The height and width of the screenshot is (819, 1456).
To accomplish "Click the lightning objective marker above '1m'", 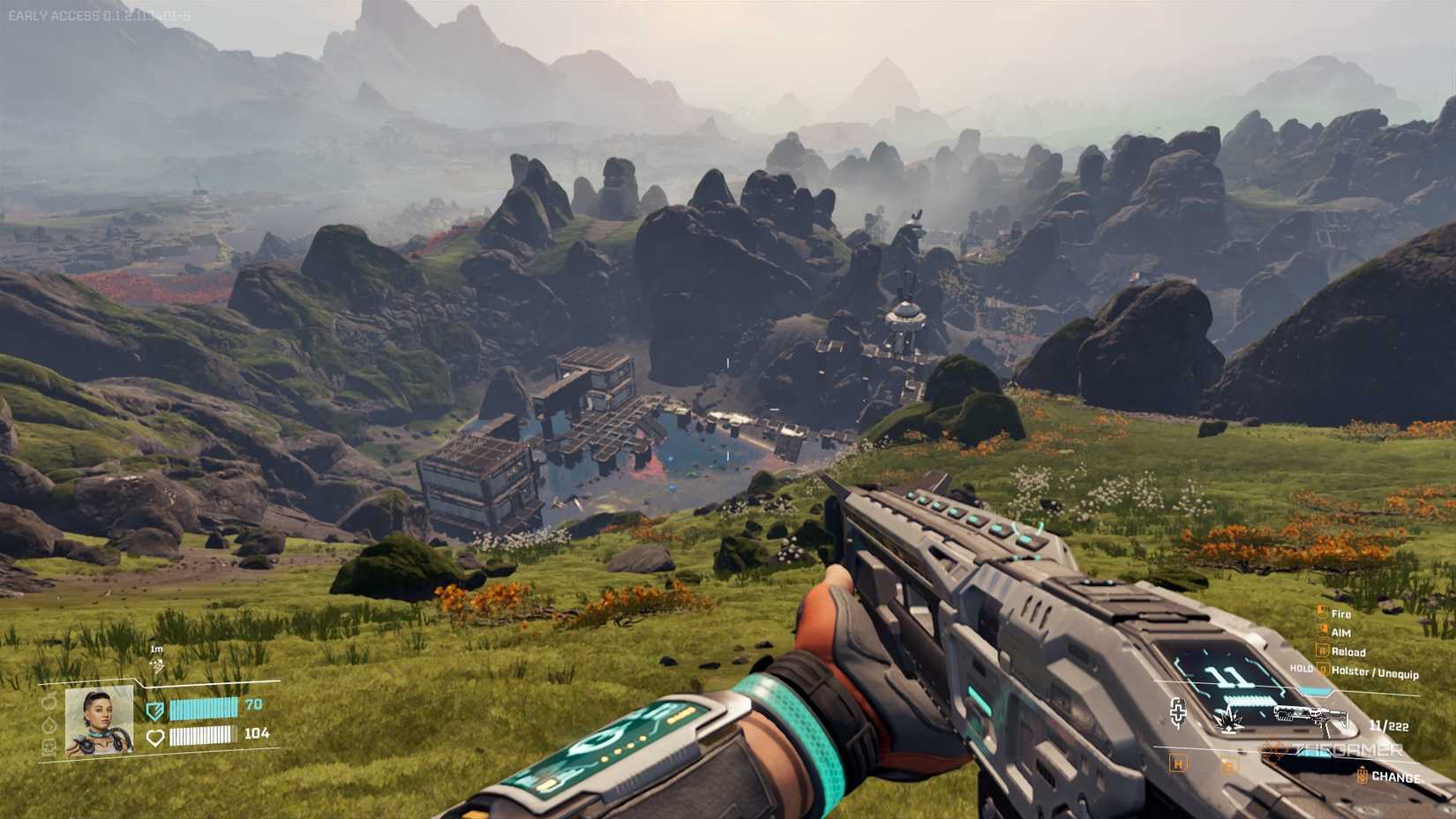I will (x=156, y=667).
